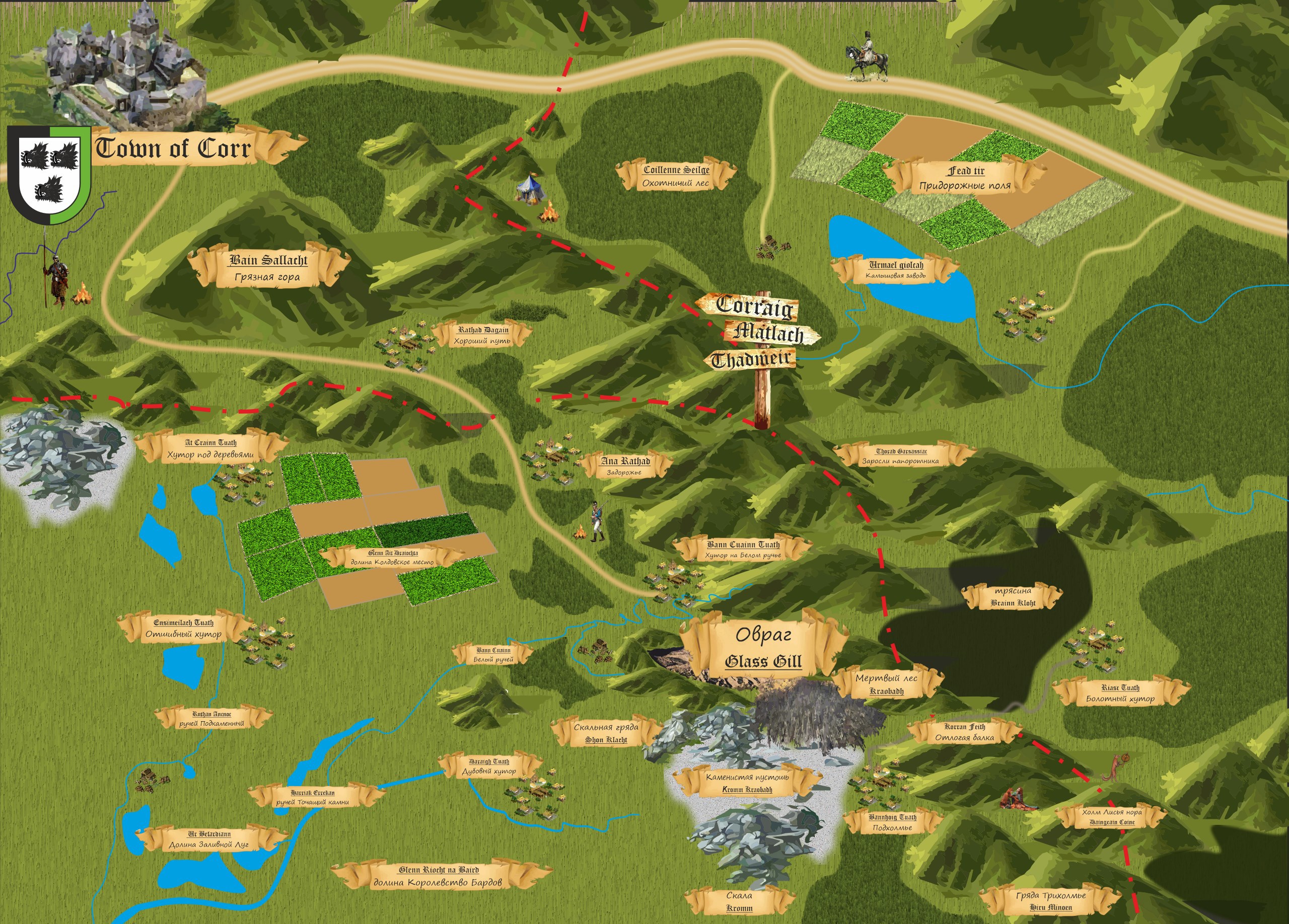Click the Bannhoig Tuath label
This screenshot has width=1289, height=924.
pos(892,822)
